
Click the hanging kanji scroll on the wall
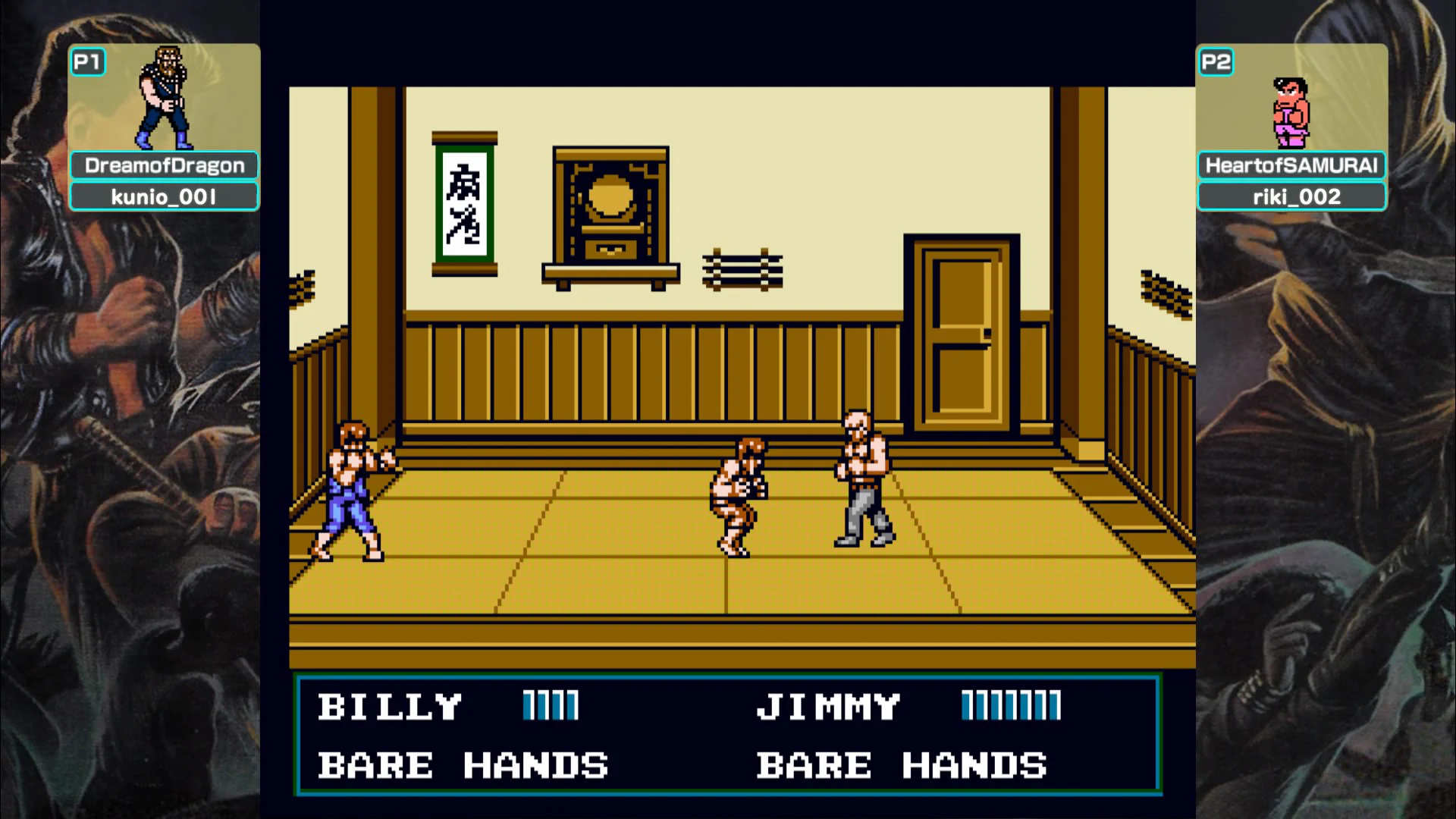[x=465, y=205]
